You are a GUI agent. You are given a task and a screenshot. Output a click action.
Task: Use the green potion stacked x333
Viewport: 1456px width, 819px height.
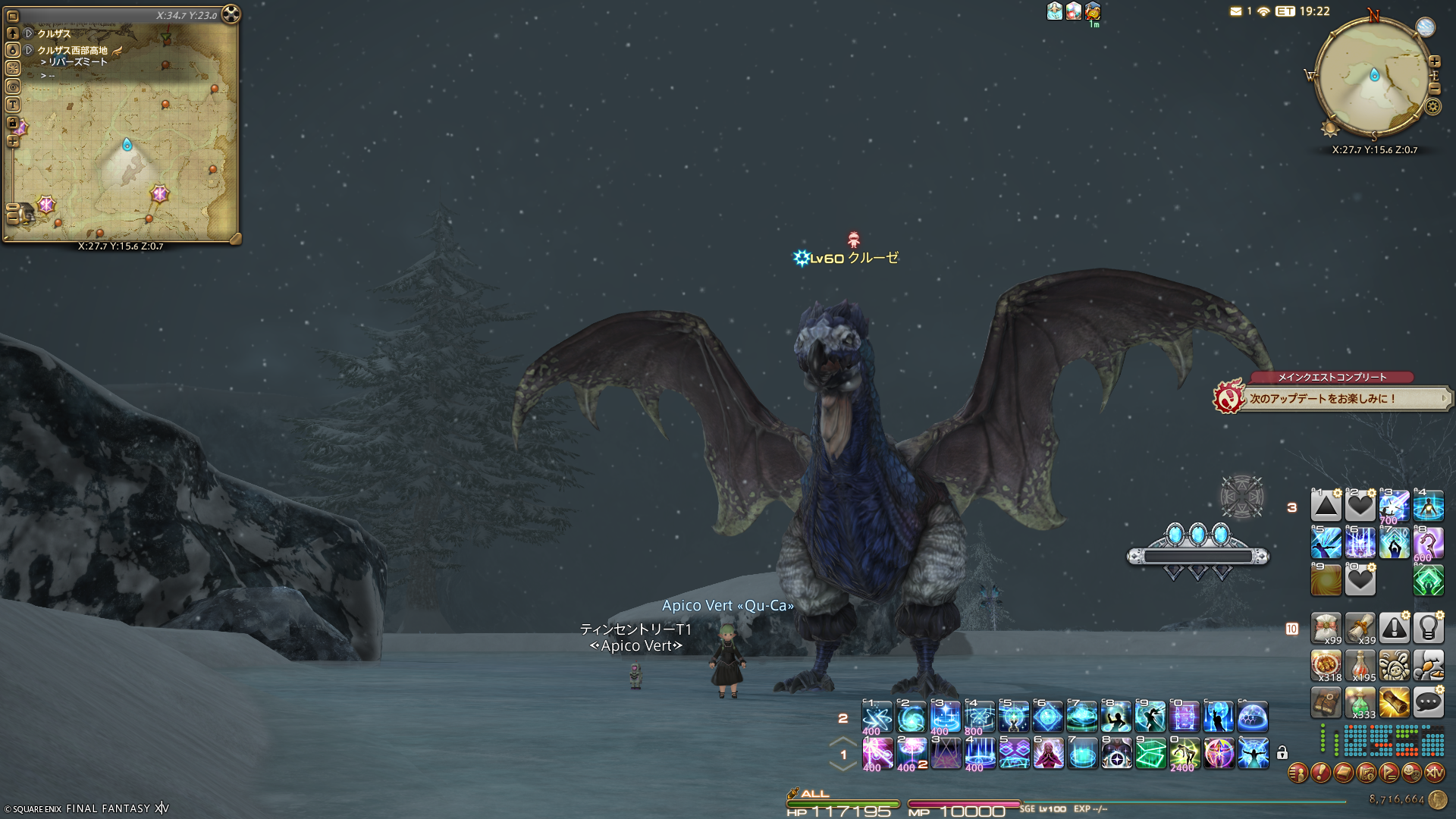pyautogui.click(x=1360, y=702)
